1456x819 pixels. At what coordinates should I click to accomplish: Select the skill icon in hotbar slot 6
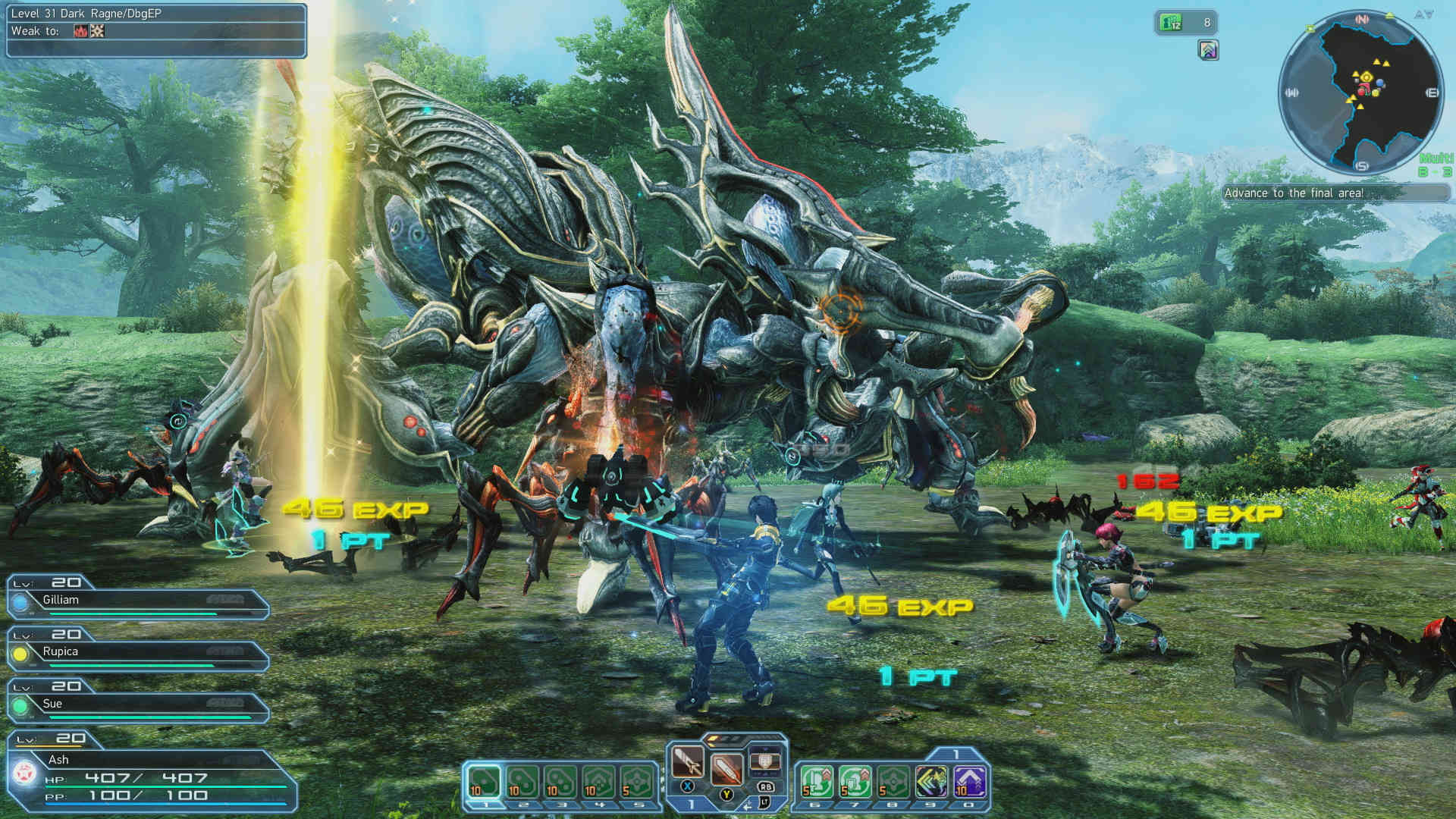click(817, 781)
